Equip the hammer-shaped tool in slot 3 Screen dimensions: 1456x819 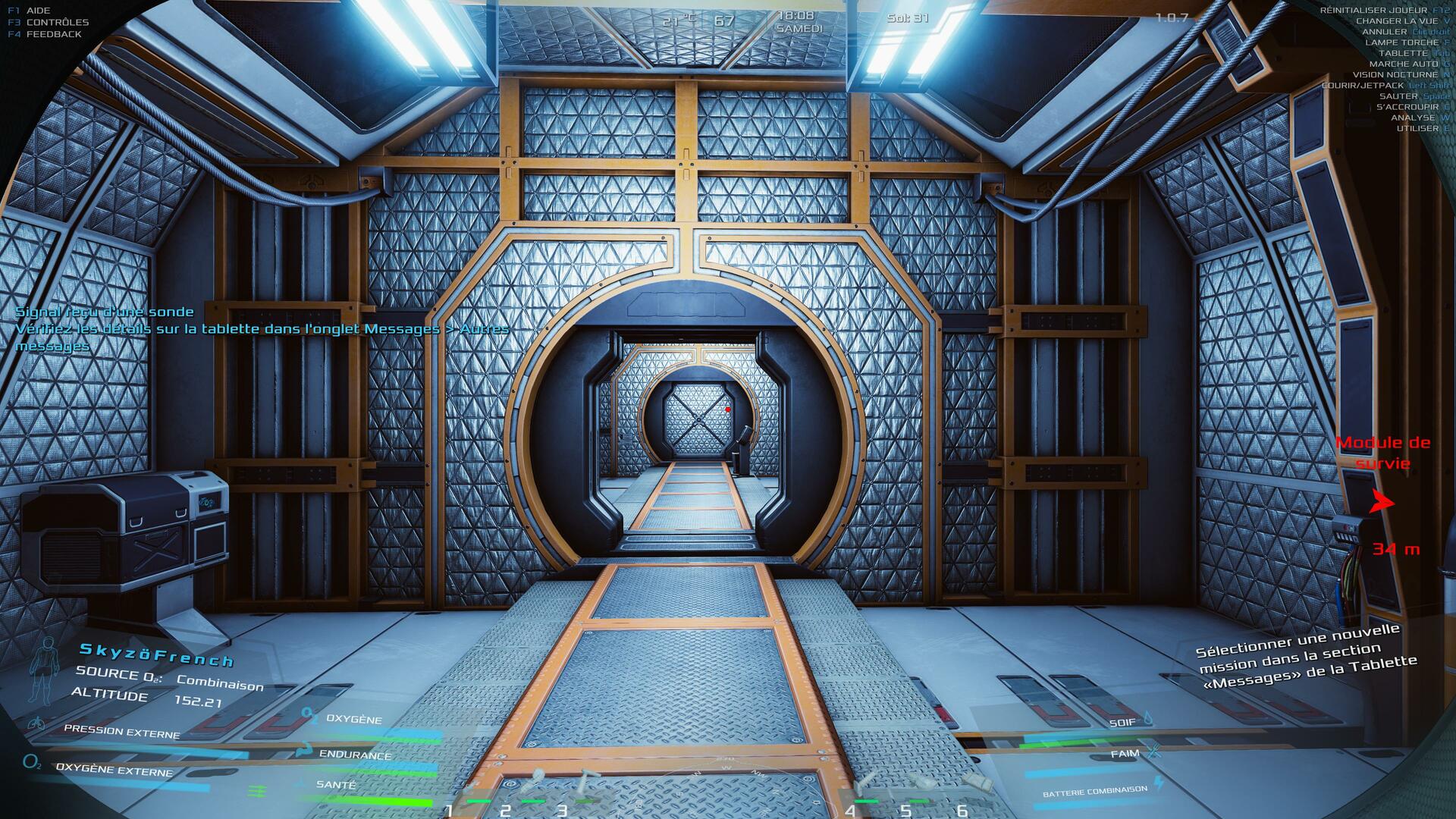click(x=588, y=786)
